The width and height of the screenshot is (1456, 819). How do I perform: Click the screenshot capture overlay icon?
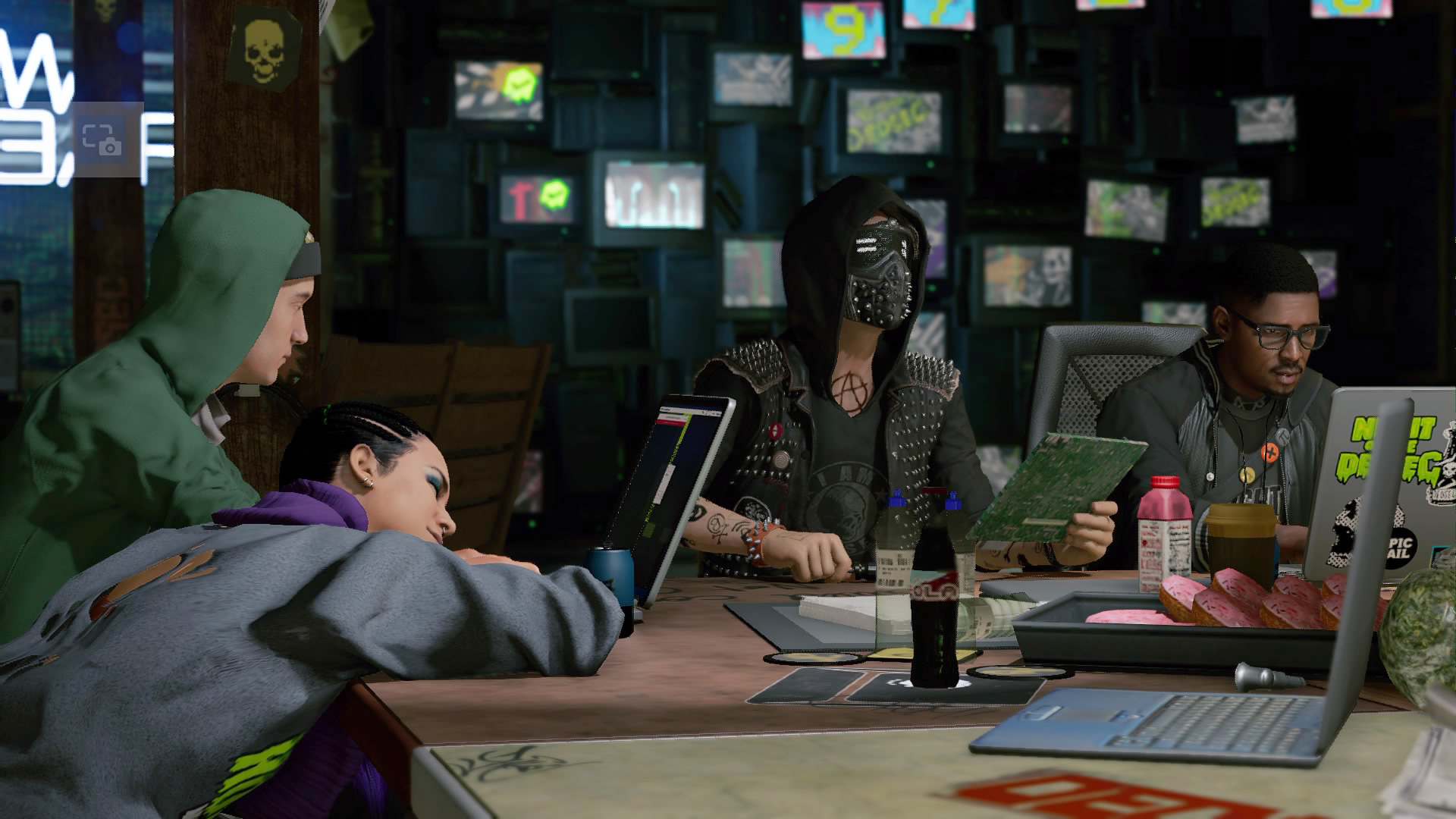point(102,140)
